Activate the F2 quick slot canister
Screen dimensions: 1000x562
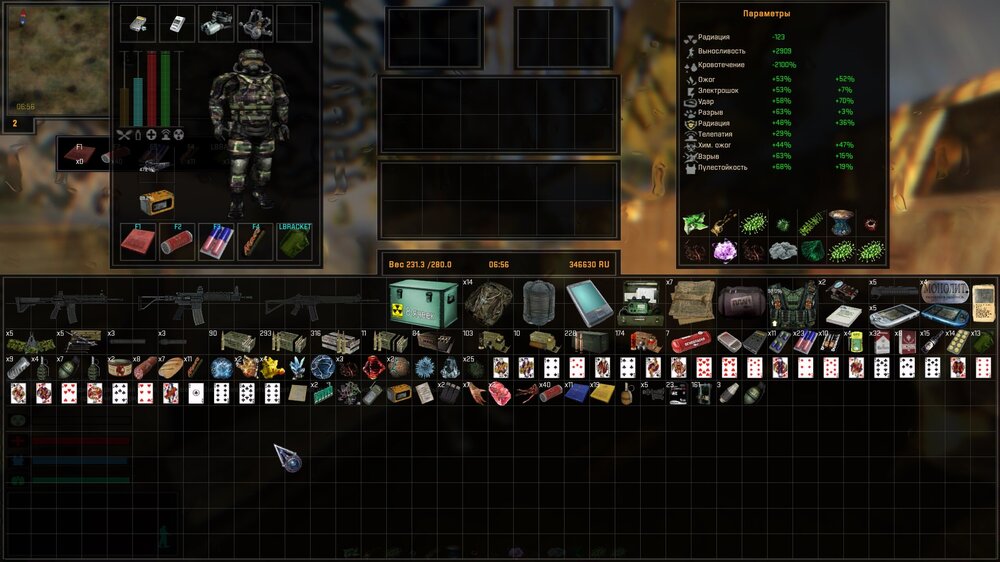(177, 243)
